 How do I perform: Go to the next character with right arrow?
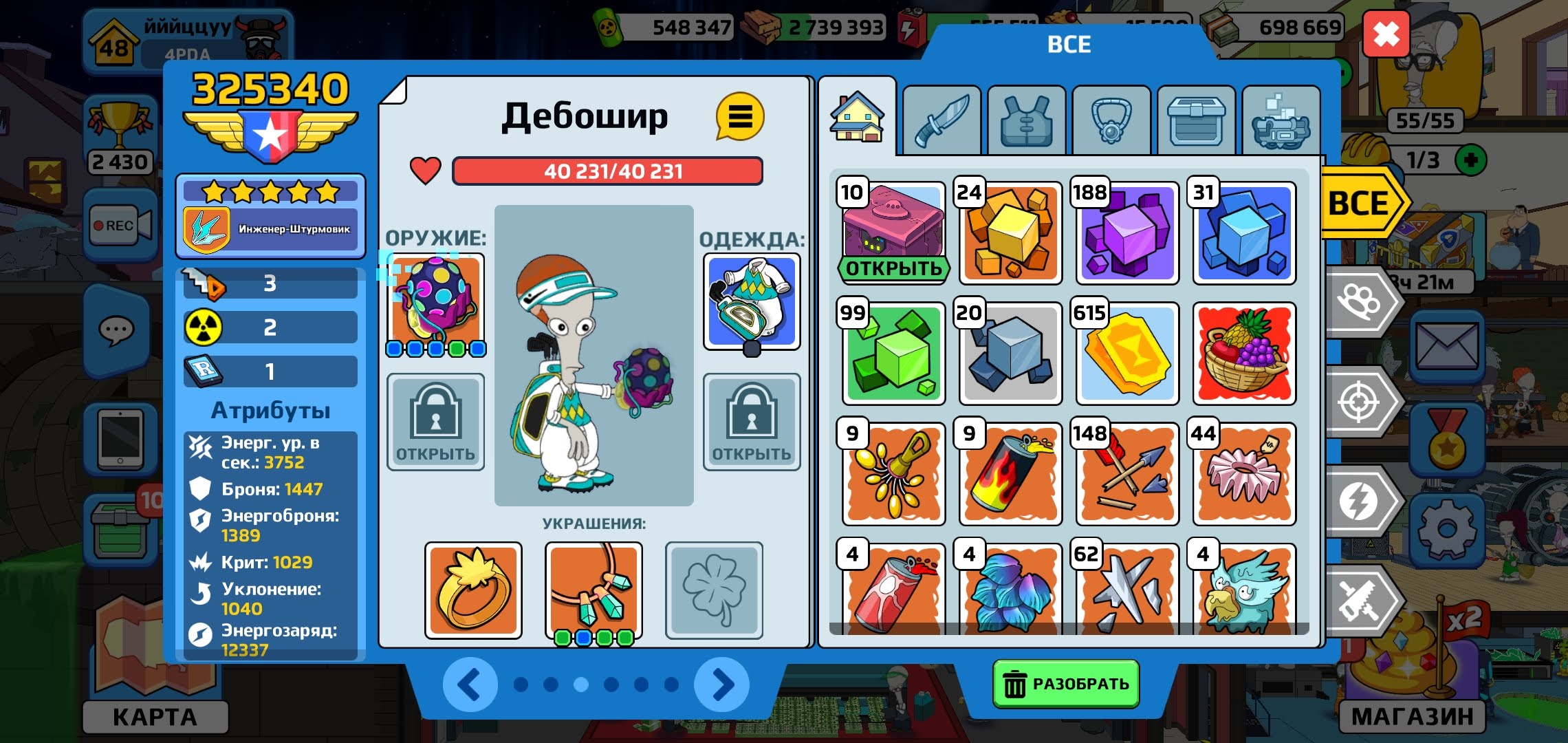pyautogui.click(x=721, y=685)
